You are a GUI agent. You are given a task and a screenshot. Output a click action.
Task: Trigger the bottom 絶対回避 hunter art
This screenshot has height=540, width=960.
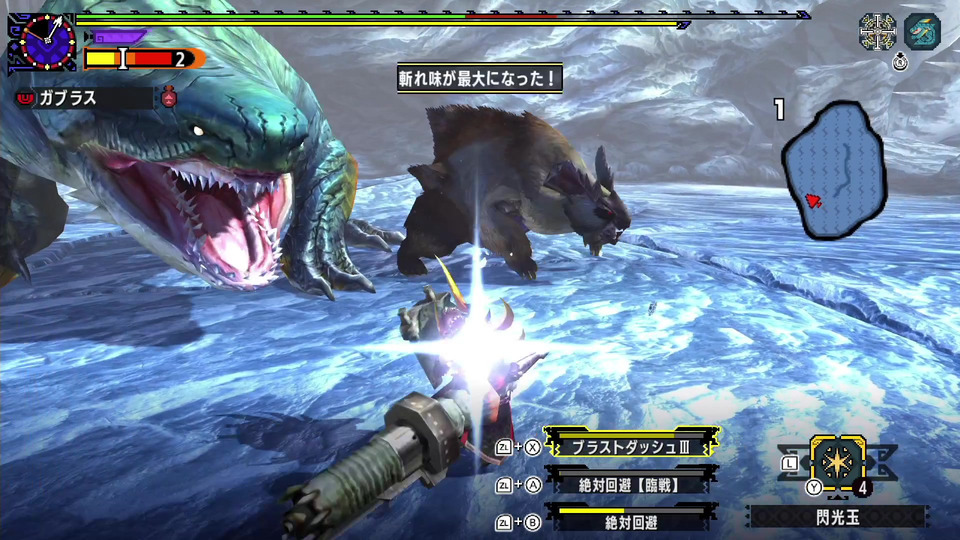click(629, 520)
